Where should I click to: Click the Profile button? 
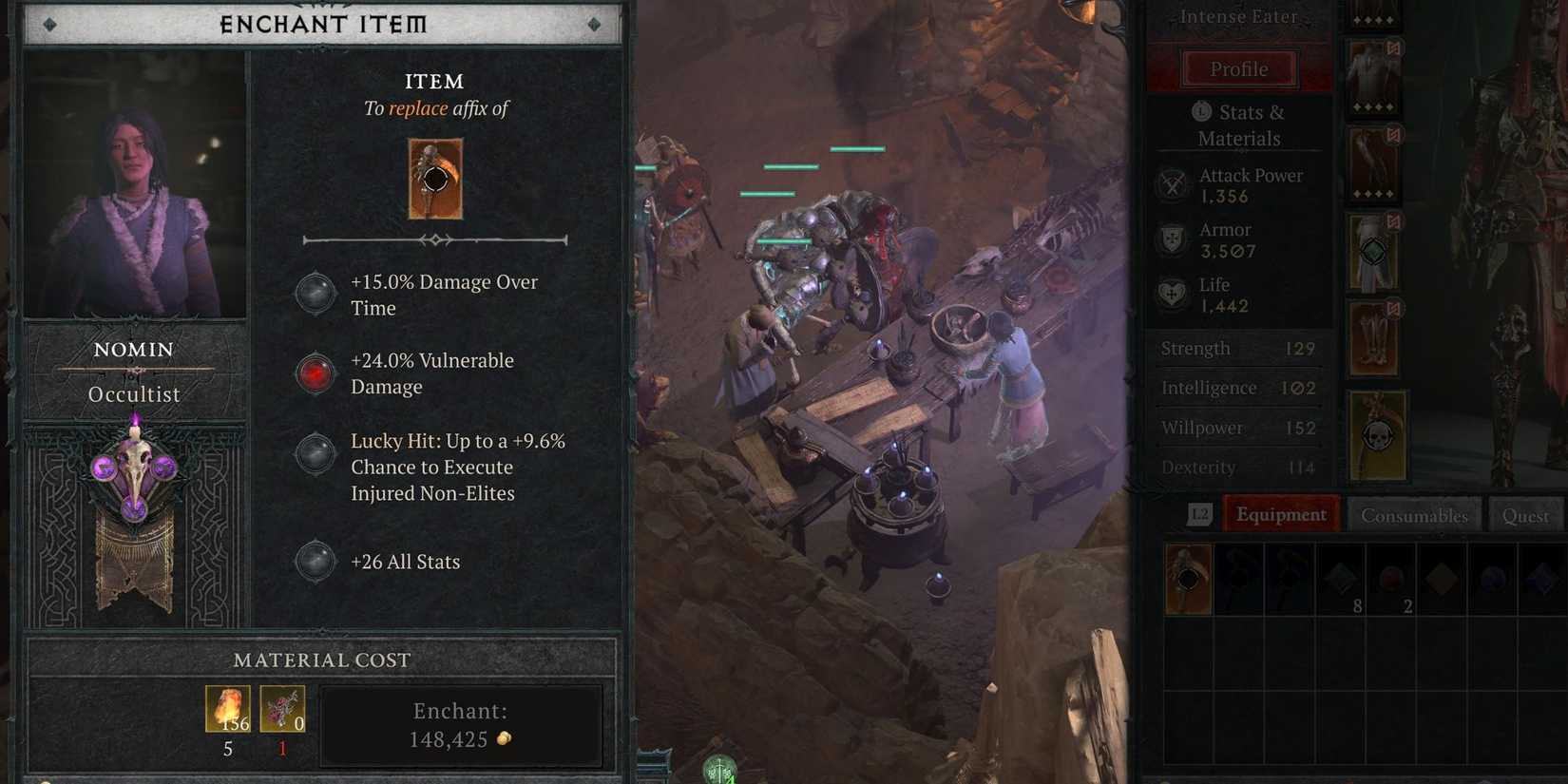tap(1238, 68)
